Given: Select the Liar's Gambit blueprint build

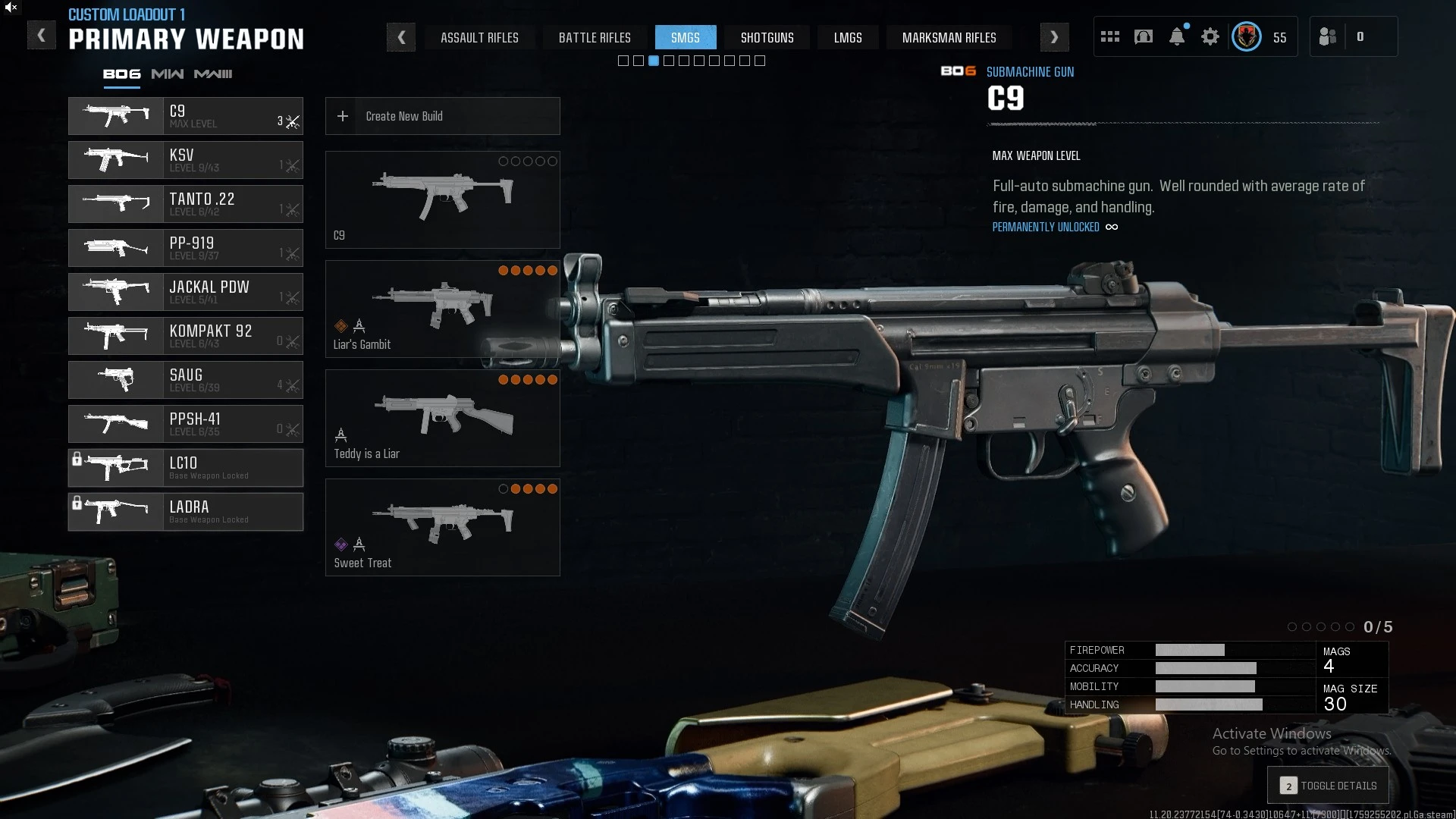Looking at the screenshot, I should point(443,309).
